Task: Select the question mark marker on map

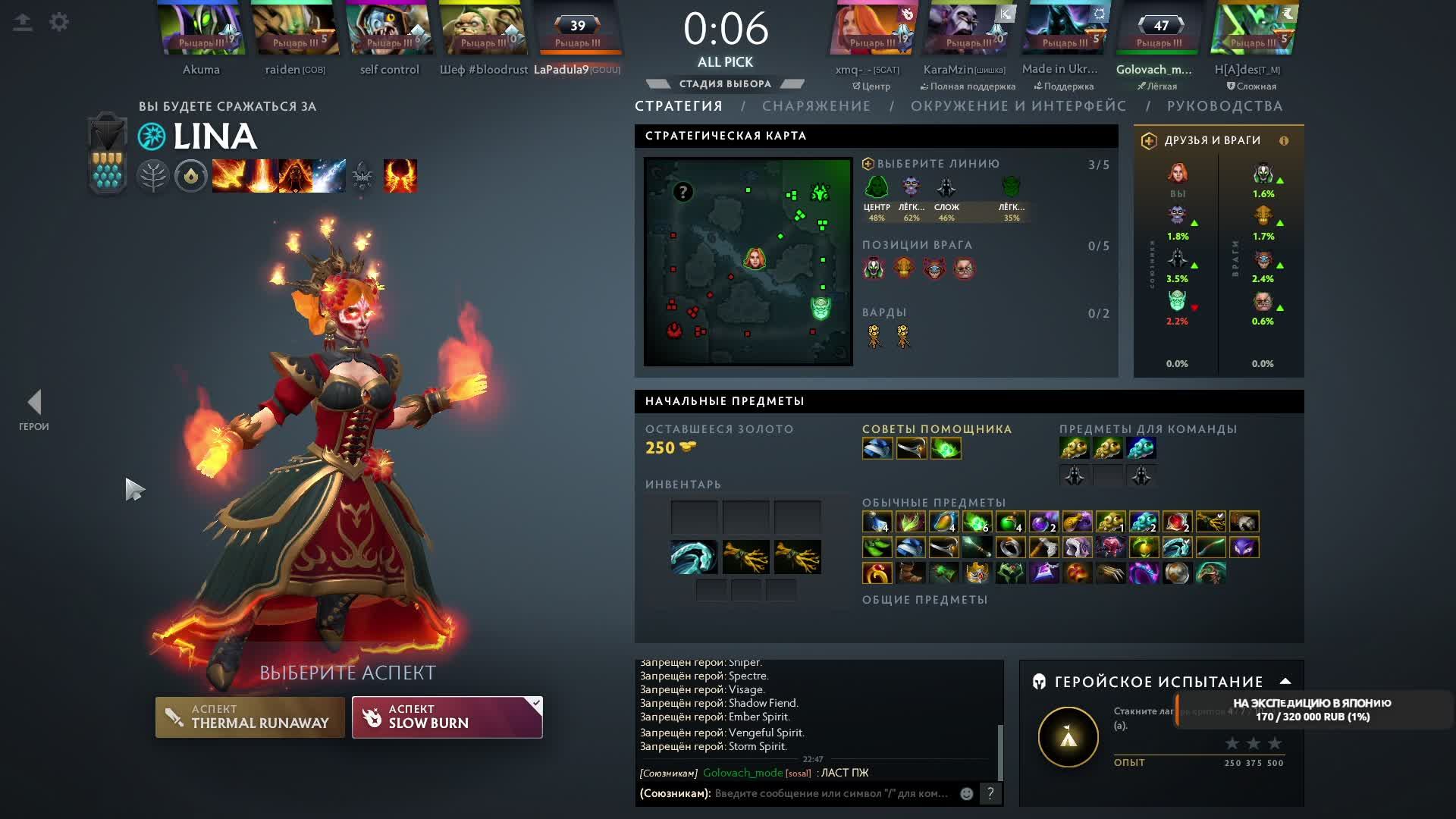Action: click(682, 192)
